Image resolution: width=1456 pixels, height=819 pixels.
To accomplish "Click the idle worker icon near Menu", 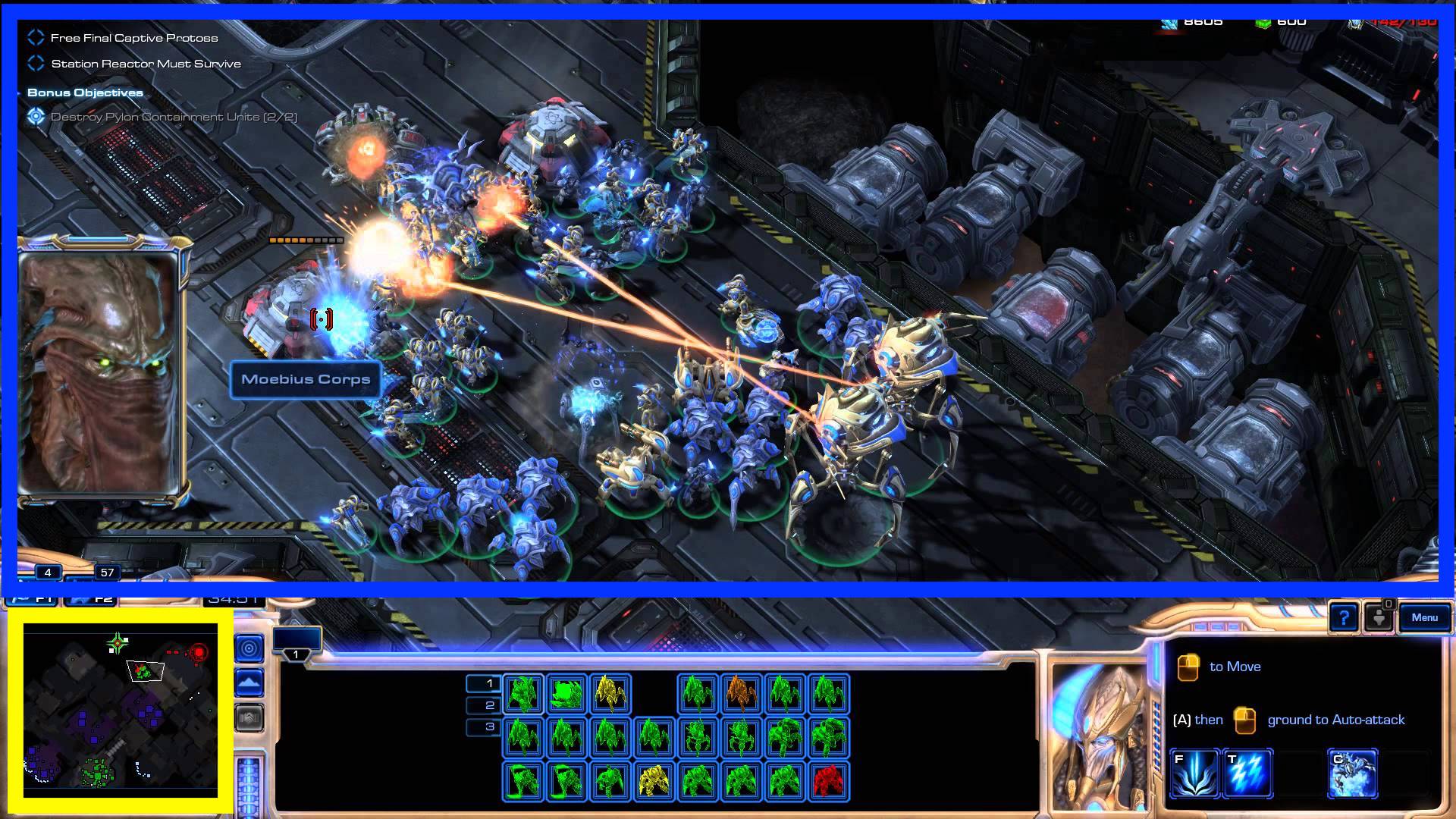I will pos(1378,619).
